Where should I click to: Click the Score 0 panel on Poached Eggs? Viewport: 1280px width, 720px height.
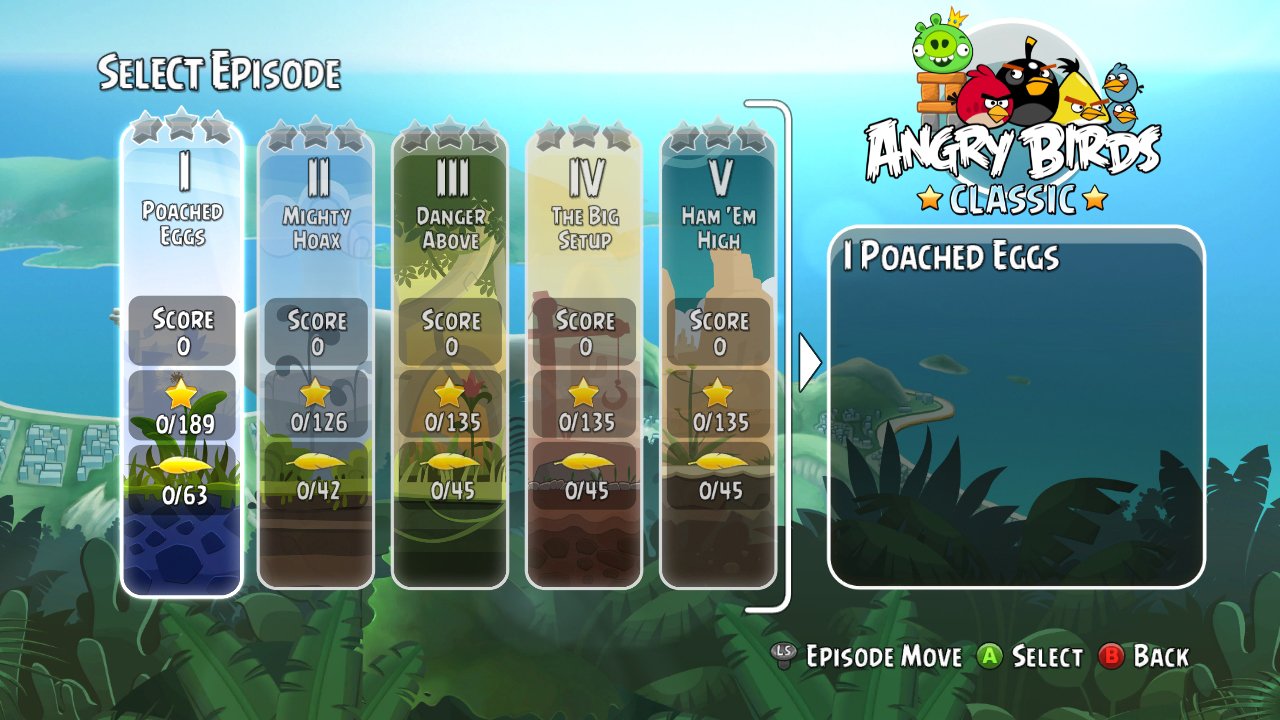181,329
